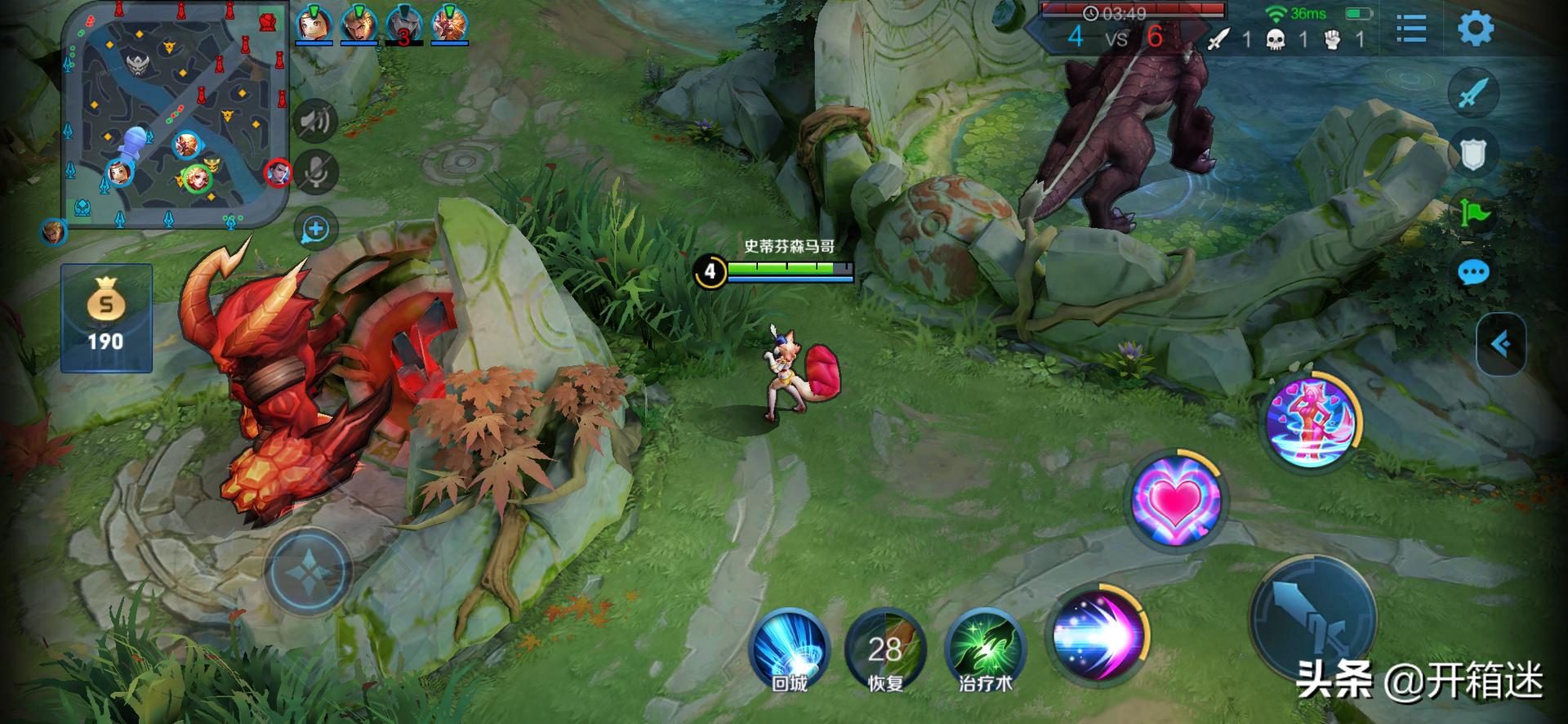Viewport: 1568px width, 724px height.
Task: Tap the gold bag showing 190
Action: pos(106,317)
